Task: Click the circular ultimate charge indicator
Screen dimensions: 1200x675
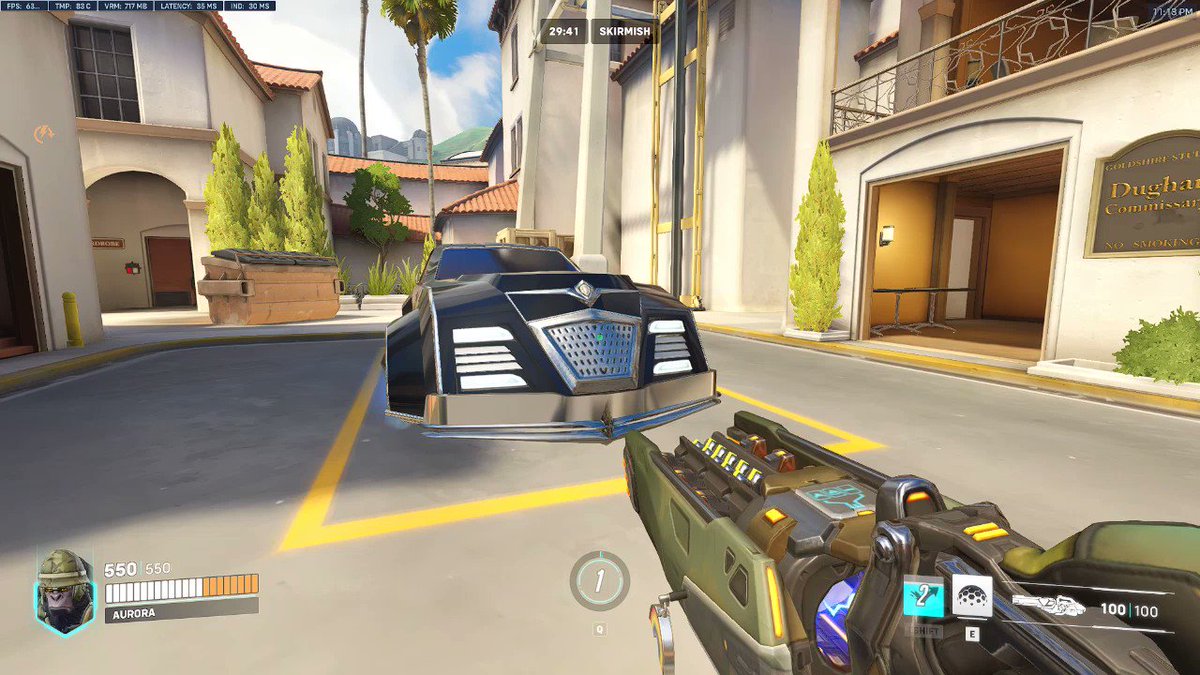Action: (x=599, y=581)
